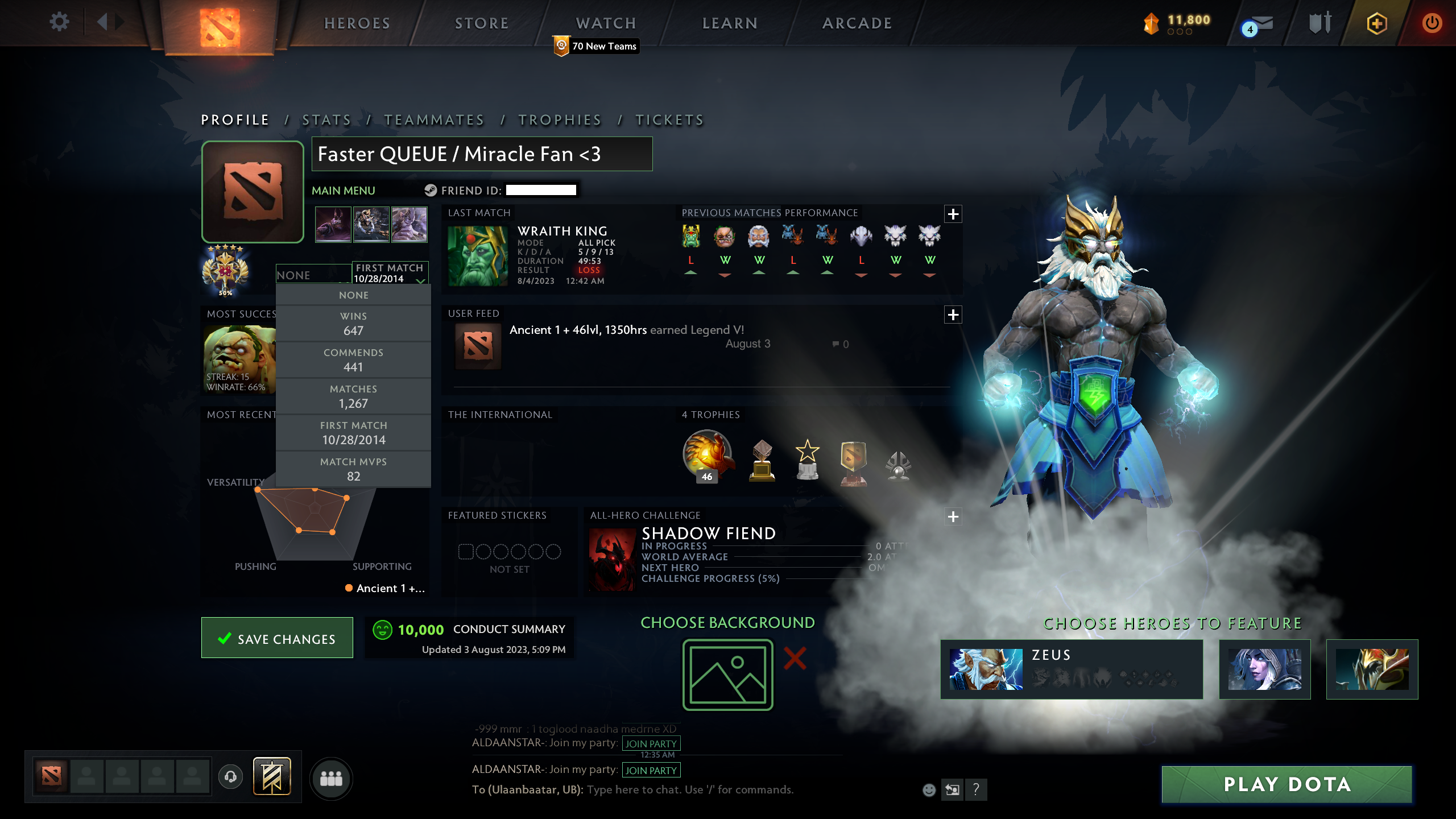Open the ARCADE menu
This screenshot has width=1456, height=819.
click(857, 23)
